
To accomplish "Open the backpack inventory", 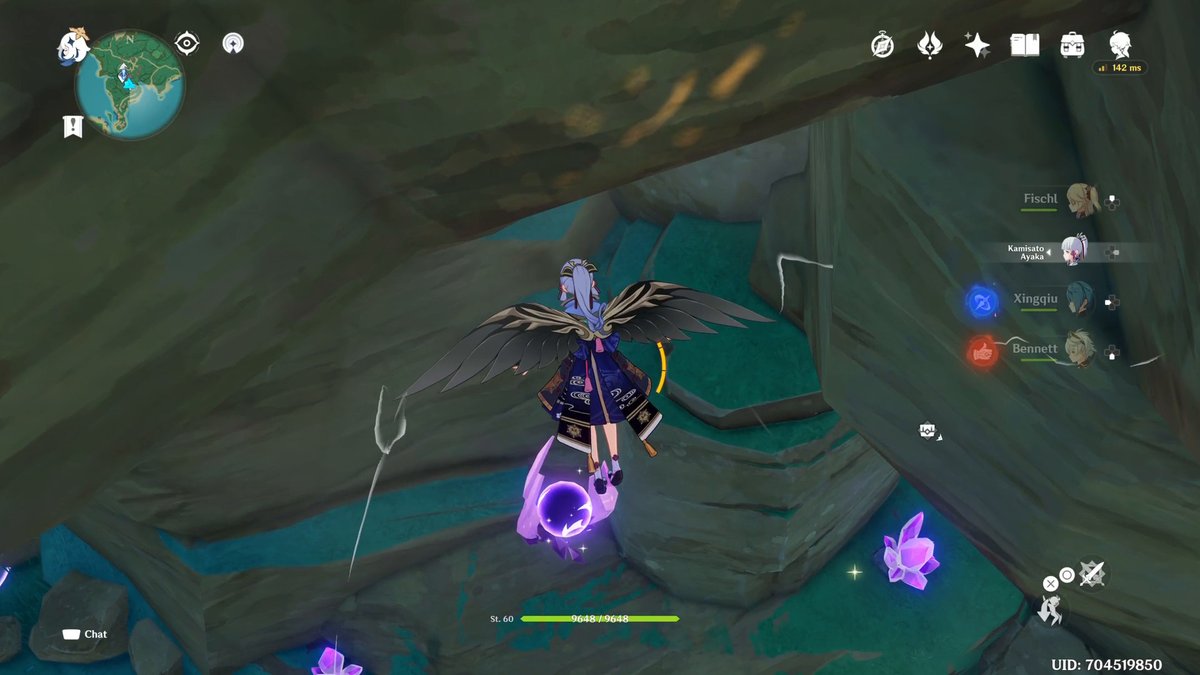I will click(x=1073, y=45).
